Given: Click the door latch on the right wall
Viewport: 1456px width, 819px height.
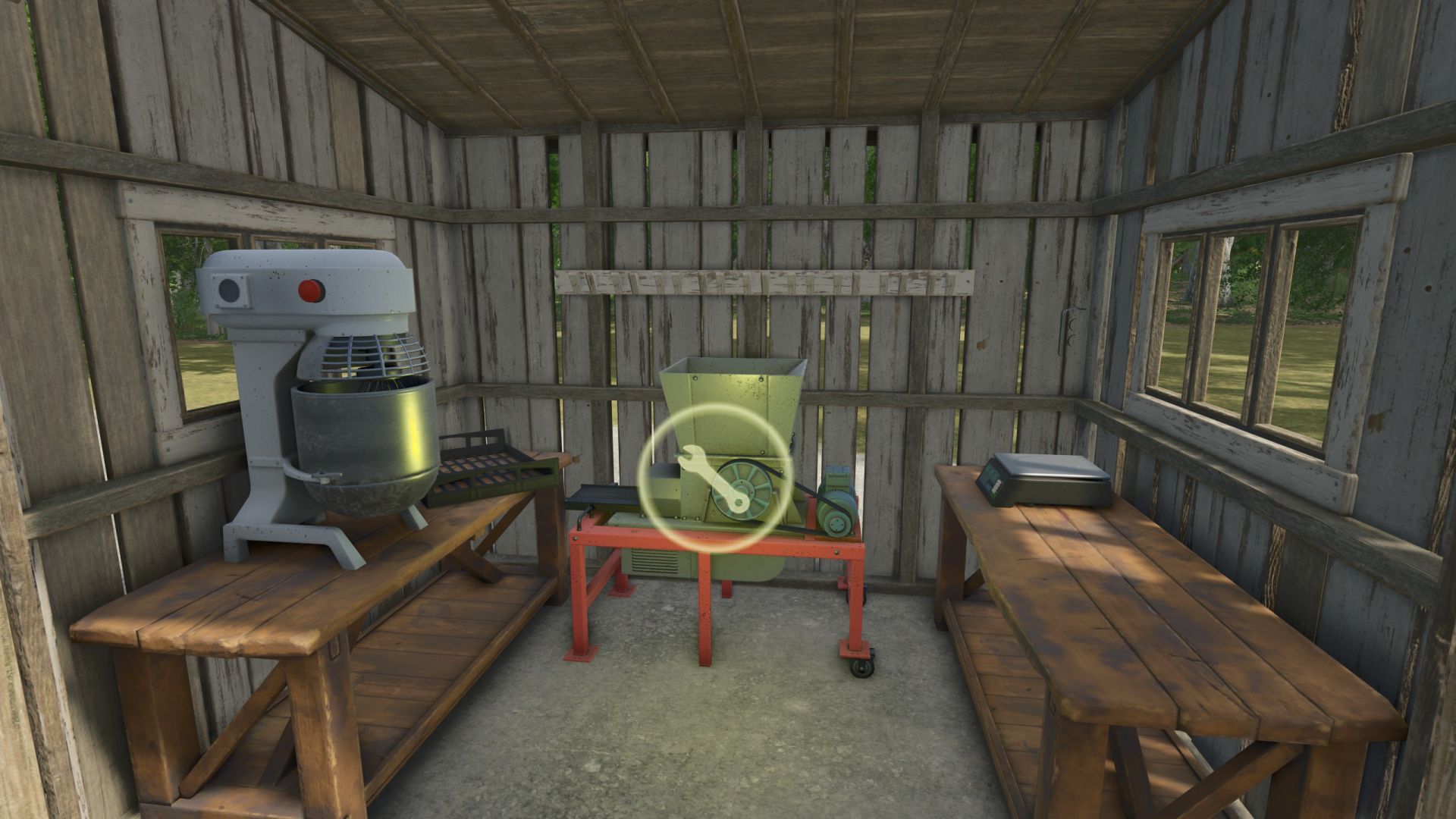Looking at the screenshot, I should pyautogui.click(x=1069, y=326).
